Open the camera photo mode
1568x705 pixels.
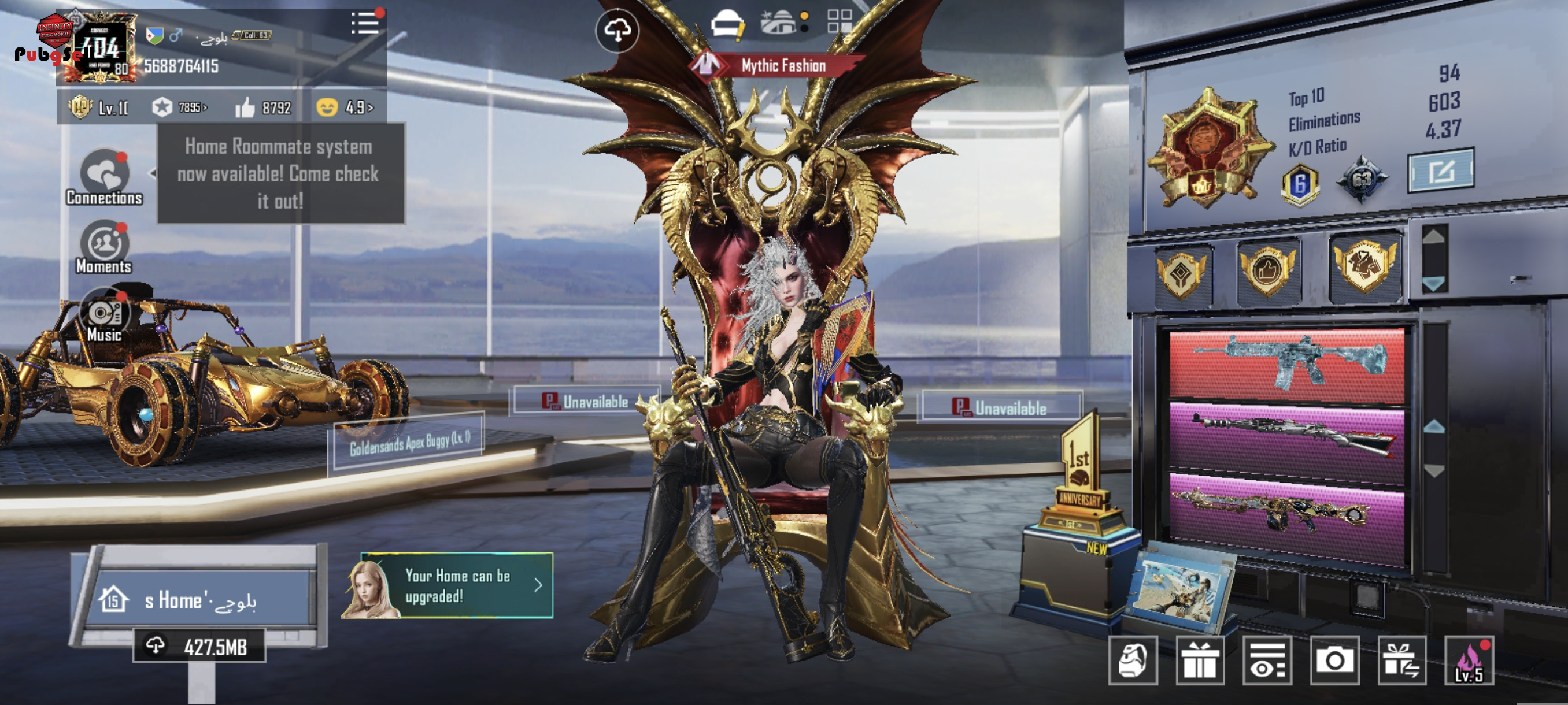coord(1334,661)
